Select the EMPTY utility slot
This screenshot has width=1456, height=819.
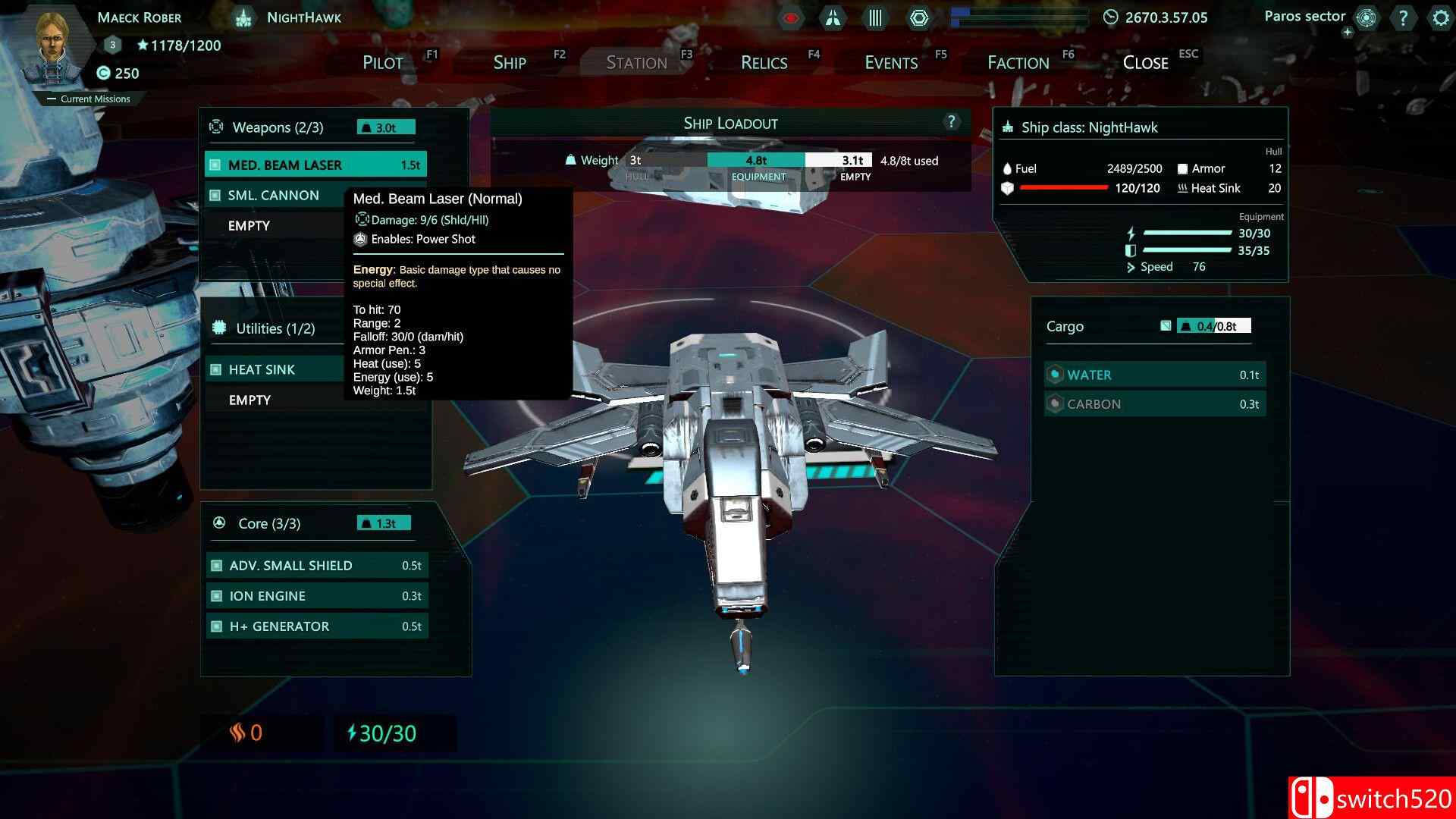click(x=250, y=400)
